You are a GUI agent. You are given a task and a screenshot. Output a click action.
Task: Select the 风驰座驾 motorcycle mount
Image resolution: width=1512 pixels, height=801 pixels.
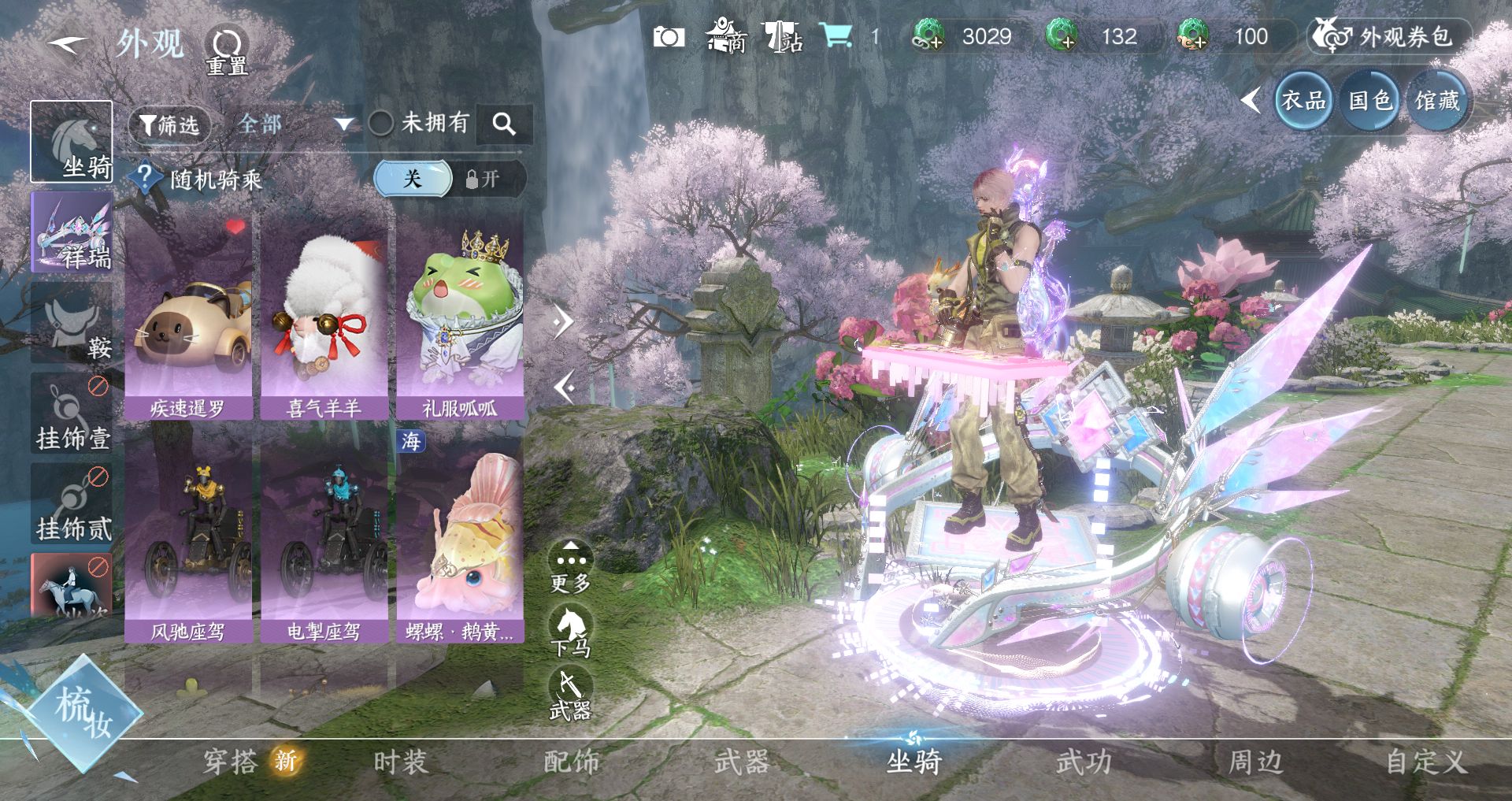[x=188, y=536]
